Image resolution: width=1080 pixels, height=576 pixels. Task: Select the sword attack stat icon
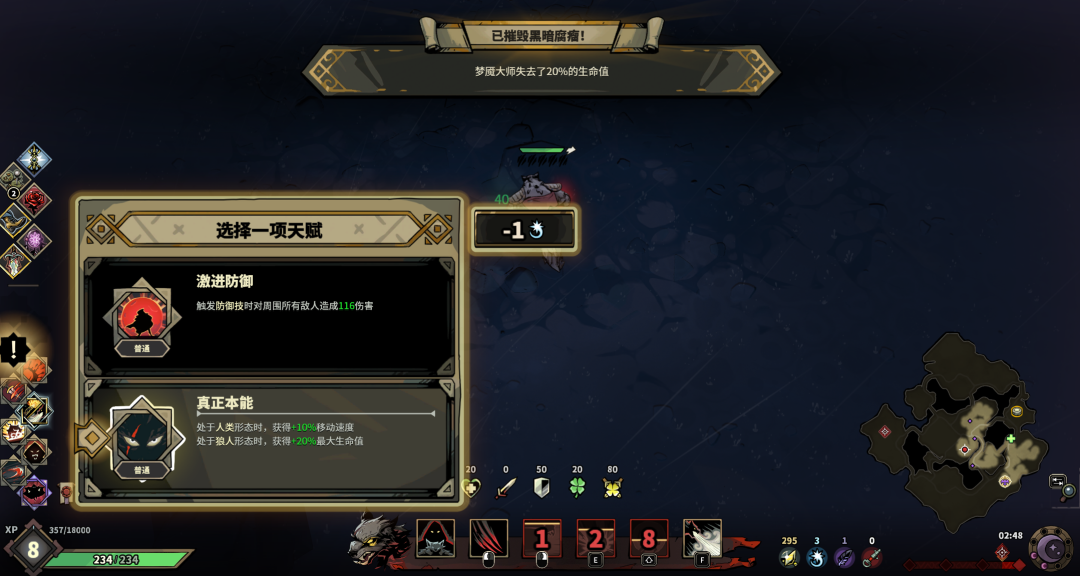point(506,487)
